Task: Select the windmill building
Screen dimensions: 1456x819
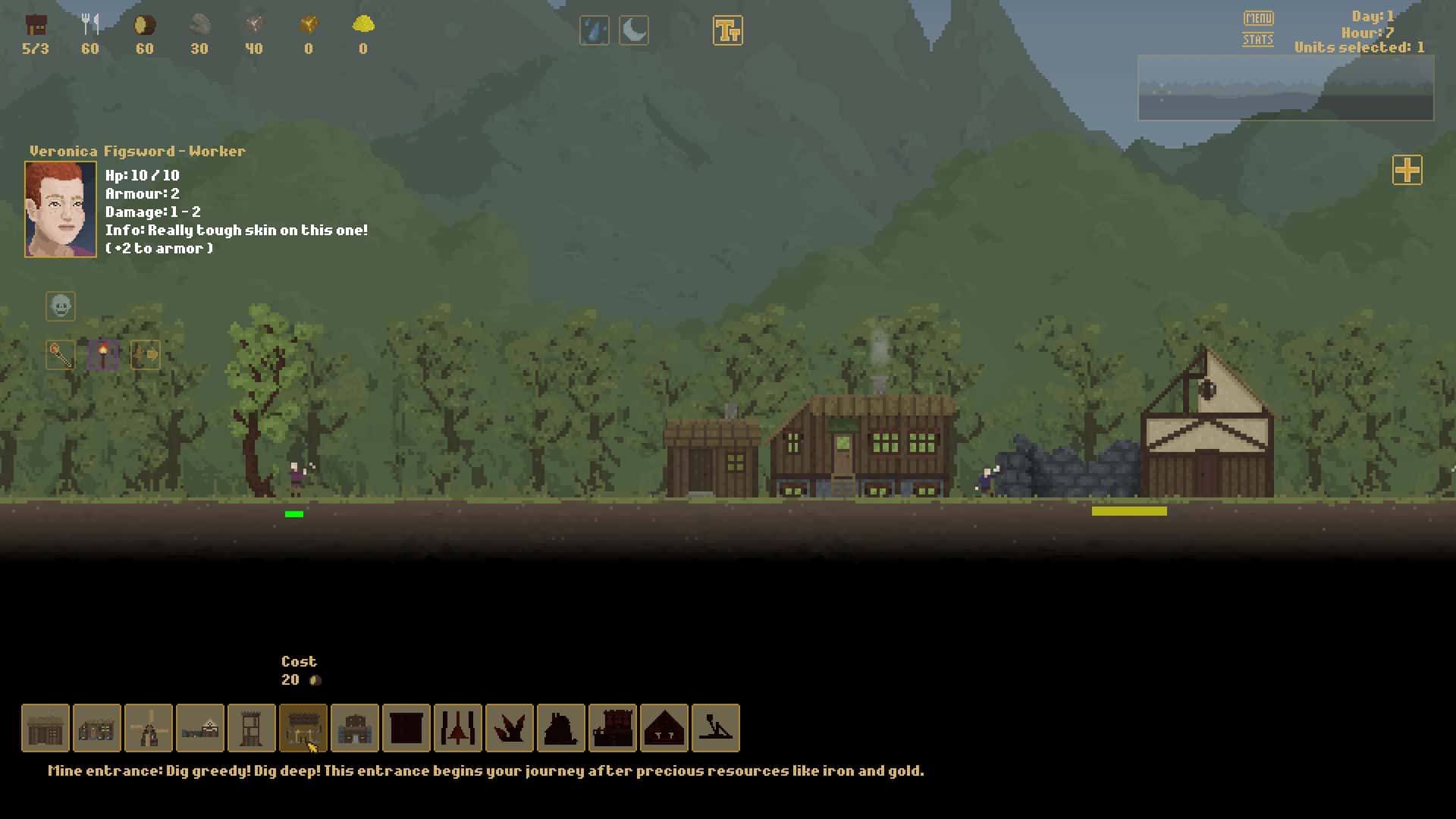Action: click(x=149, y=728)
